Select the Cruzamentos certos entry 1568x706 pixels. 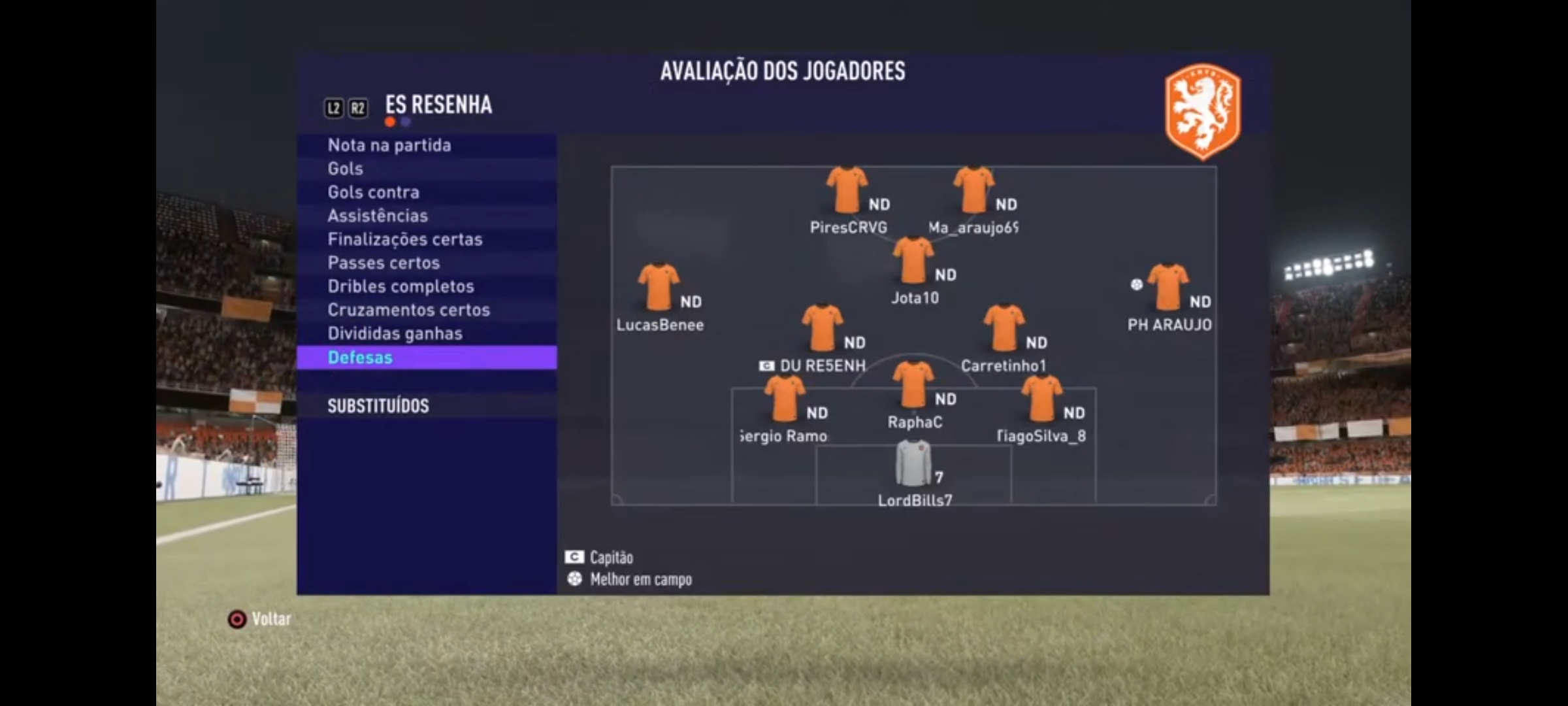click(x=409, y=310)
